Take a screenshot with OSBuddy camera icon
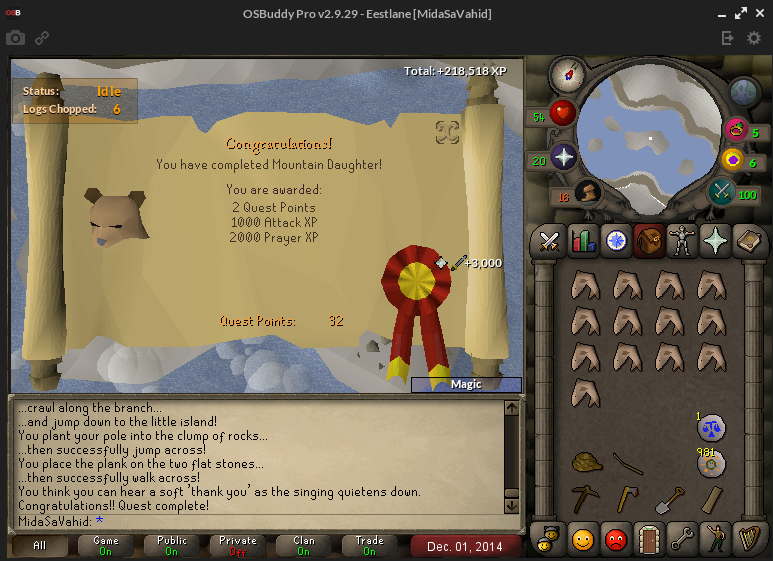This screenshot has width=773, height=561. (x=16, y=38)
